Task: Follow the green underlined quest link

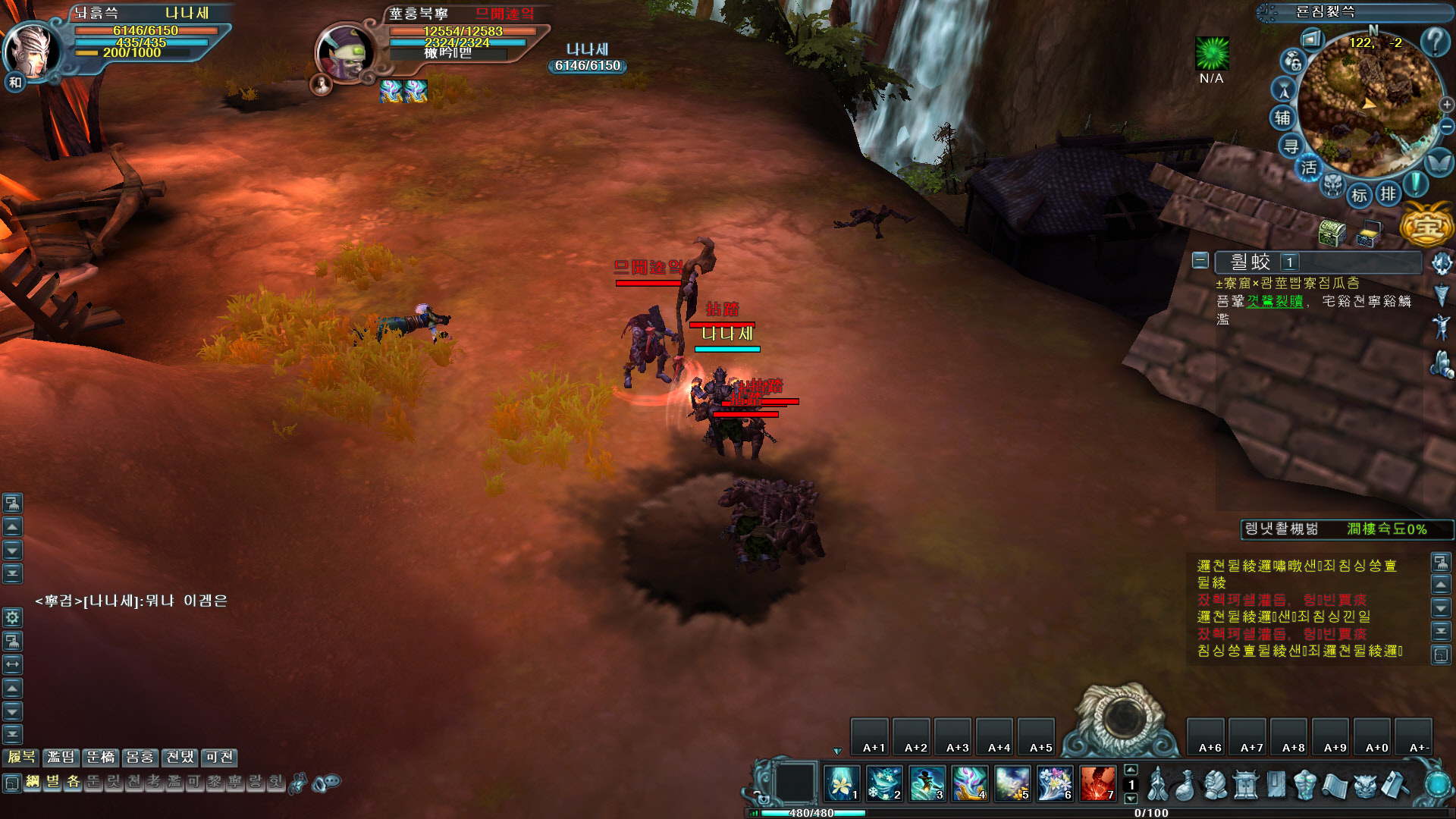Action: pyautogui.click(x=1275, y=301)
